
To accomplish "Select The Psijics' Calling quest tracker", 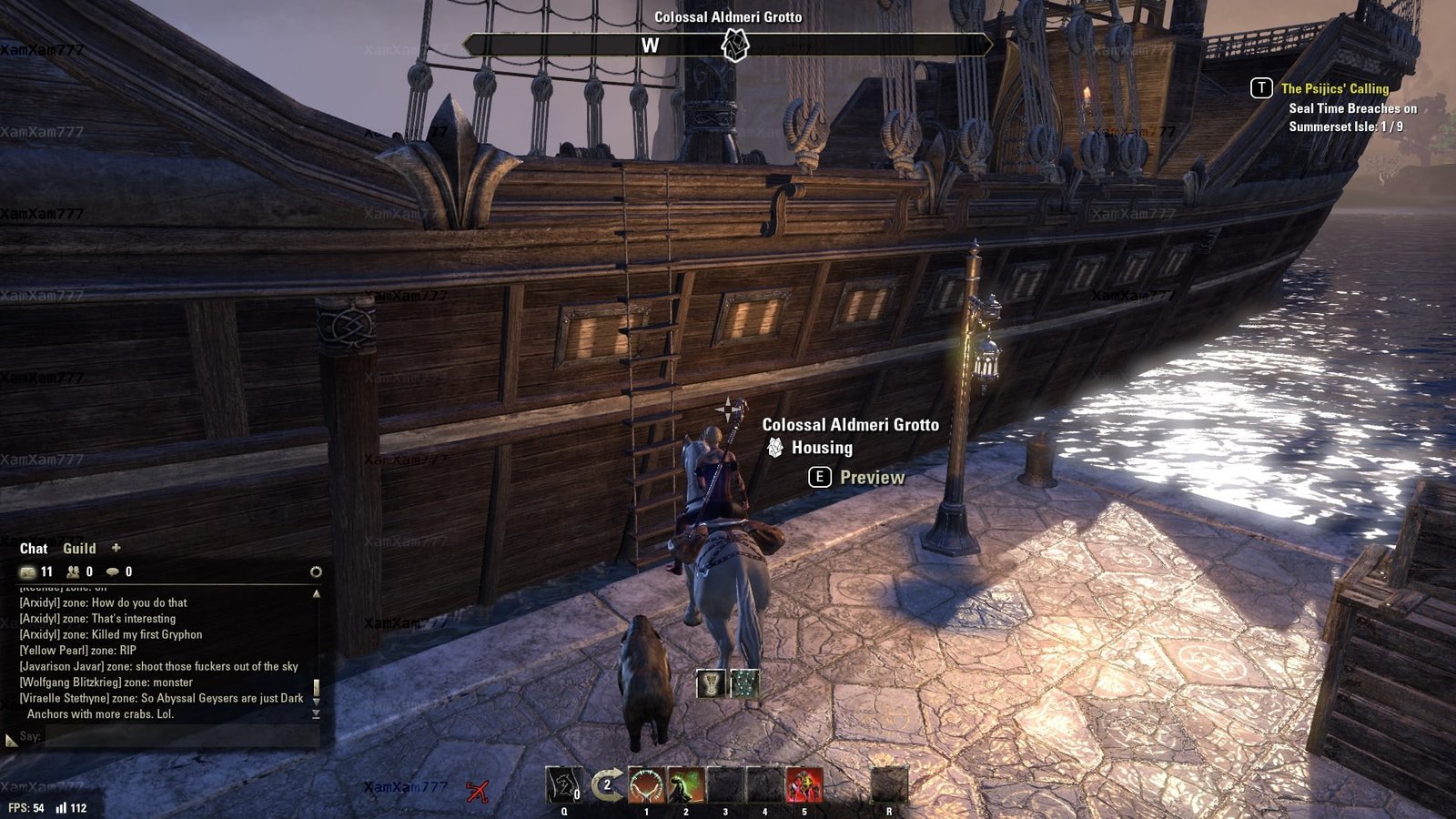I will pos(1334,88).
